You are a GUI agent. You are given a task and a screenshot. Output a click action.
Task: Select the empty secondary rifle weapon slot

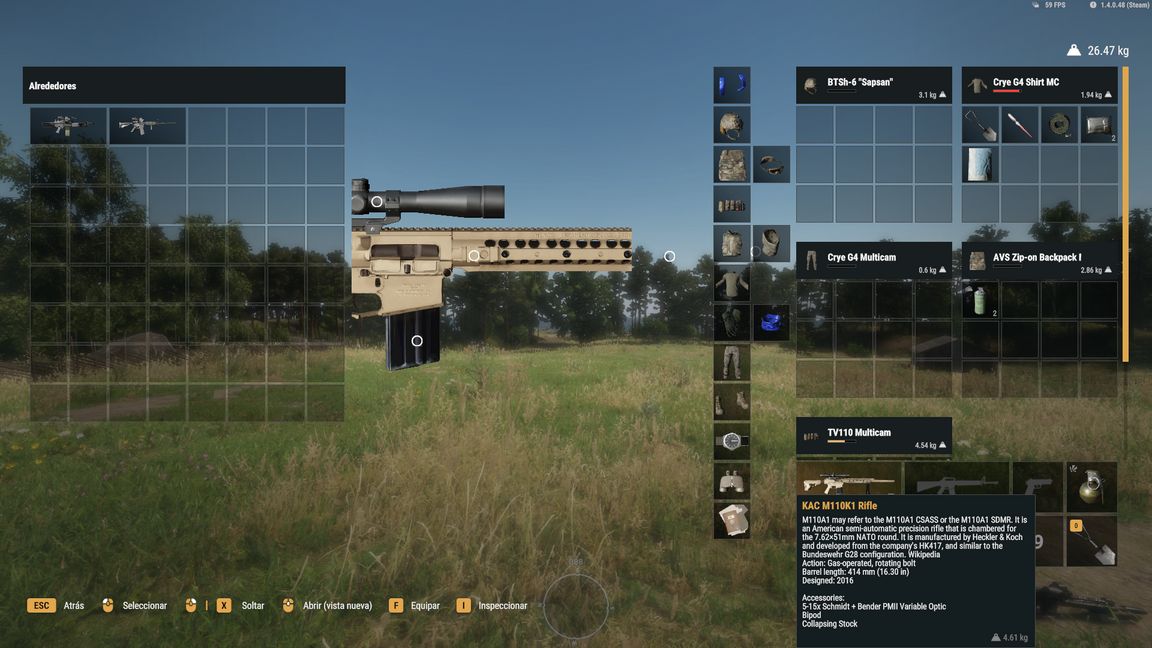pyautogui.click(x=957, y=485)
